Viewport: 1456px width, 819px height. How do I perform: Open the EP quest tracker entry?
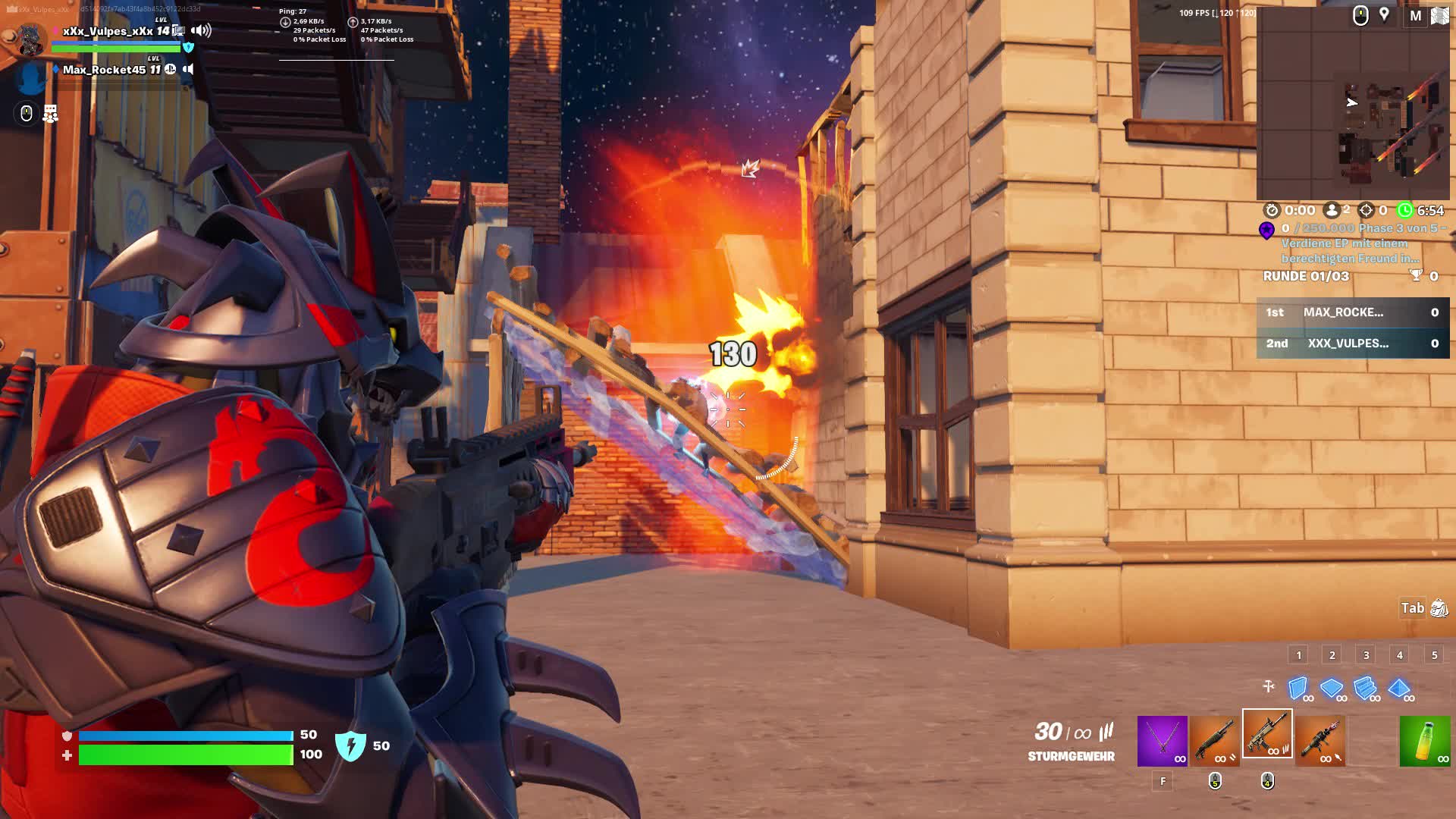(1350, 243)
